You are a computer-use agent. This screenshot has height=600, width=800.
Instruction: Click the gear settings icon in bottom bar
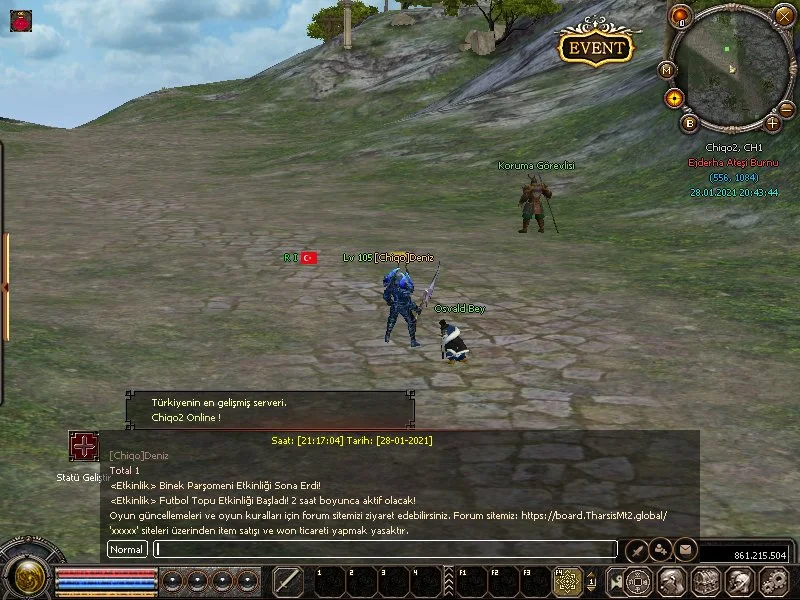(774, 581)
